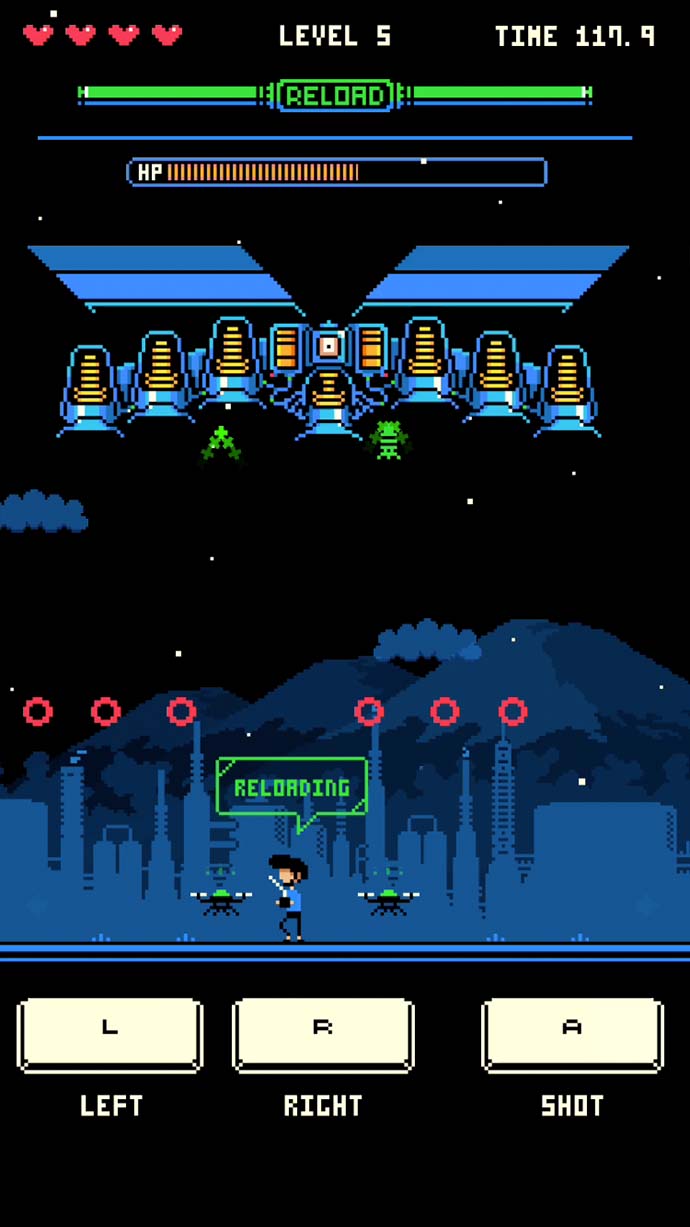Fire using the A shot button
690x1227 pixels.
572,1034
